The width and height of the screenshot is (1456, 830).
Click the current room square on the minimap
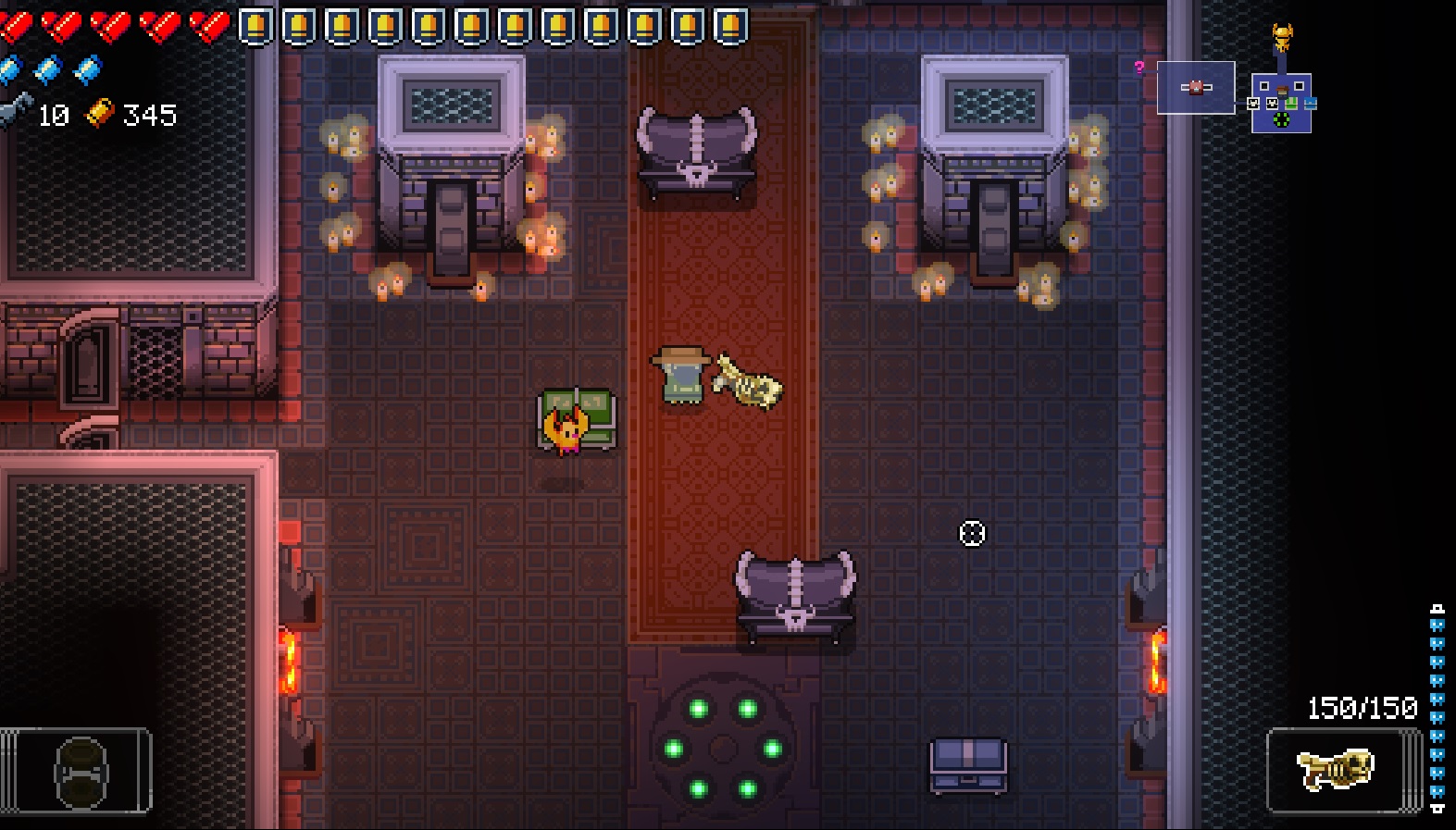click(x=1282, y=104)
